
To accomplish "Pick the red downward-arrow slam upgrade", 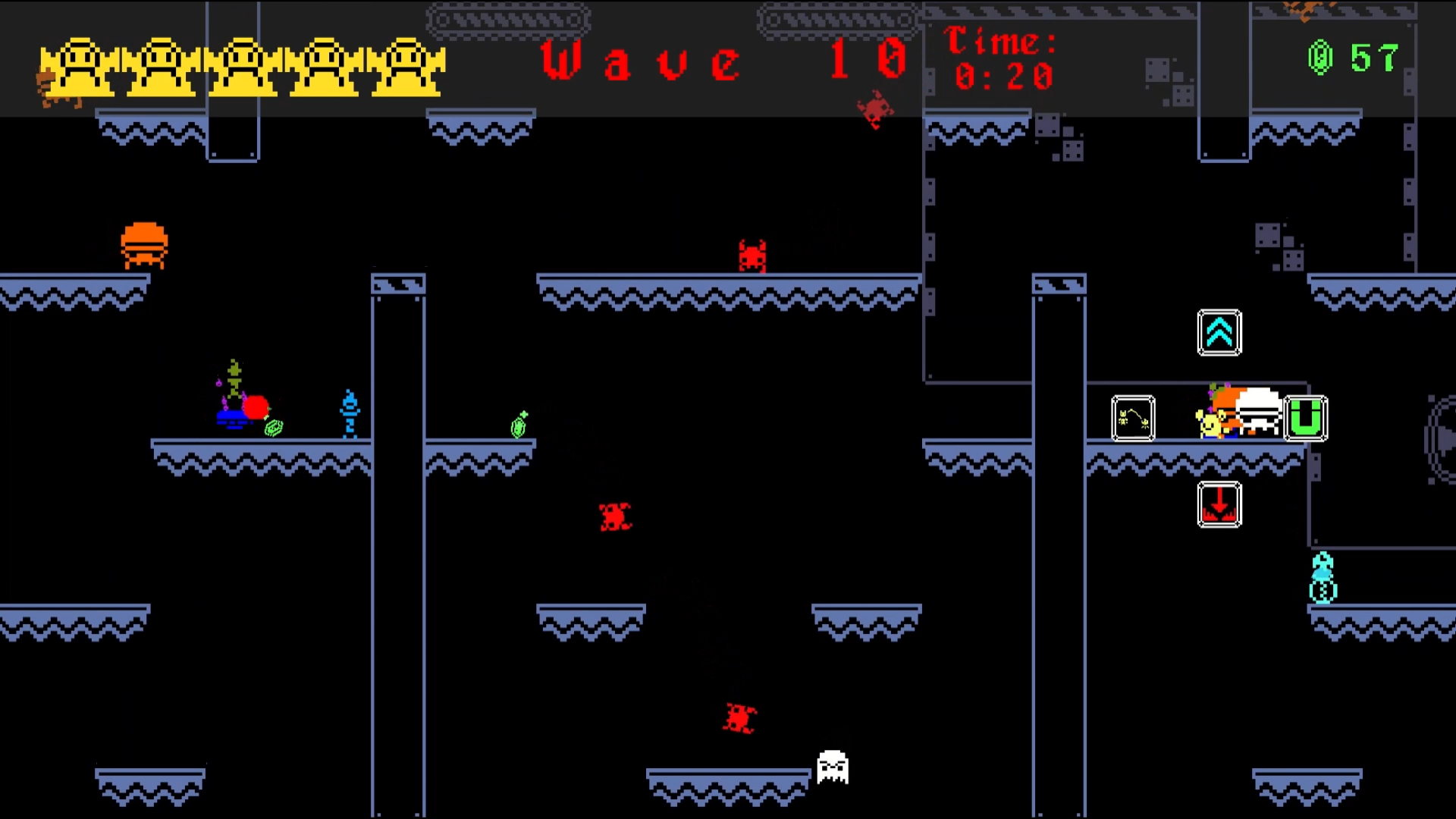I will click(1219, 504).
